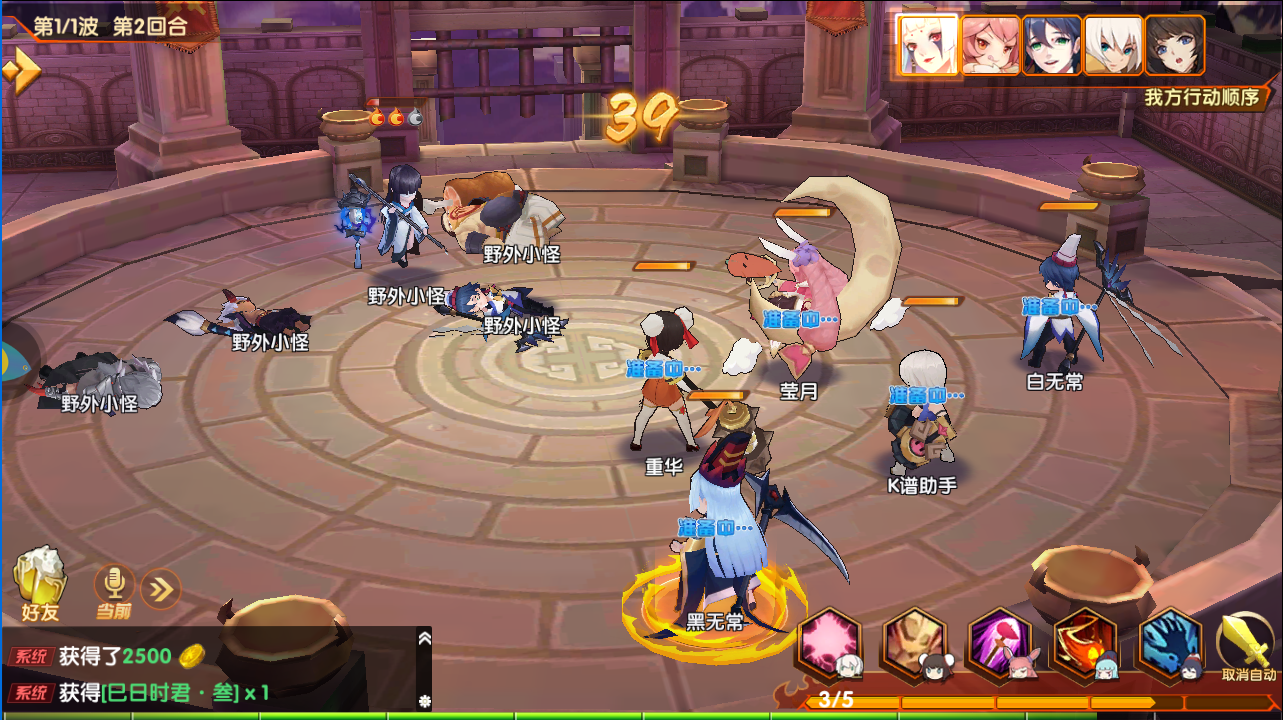Image resolution: width=1283 pixels, height=720 pixels.
Task: Pick the white-haired teal-eyed portrait
Action: click(x=1113, y=45)
